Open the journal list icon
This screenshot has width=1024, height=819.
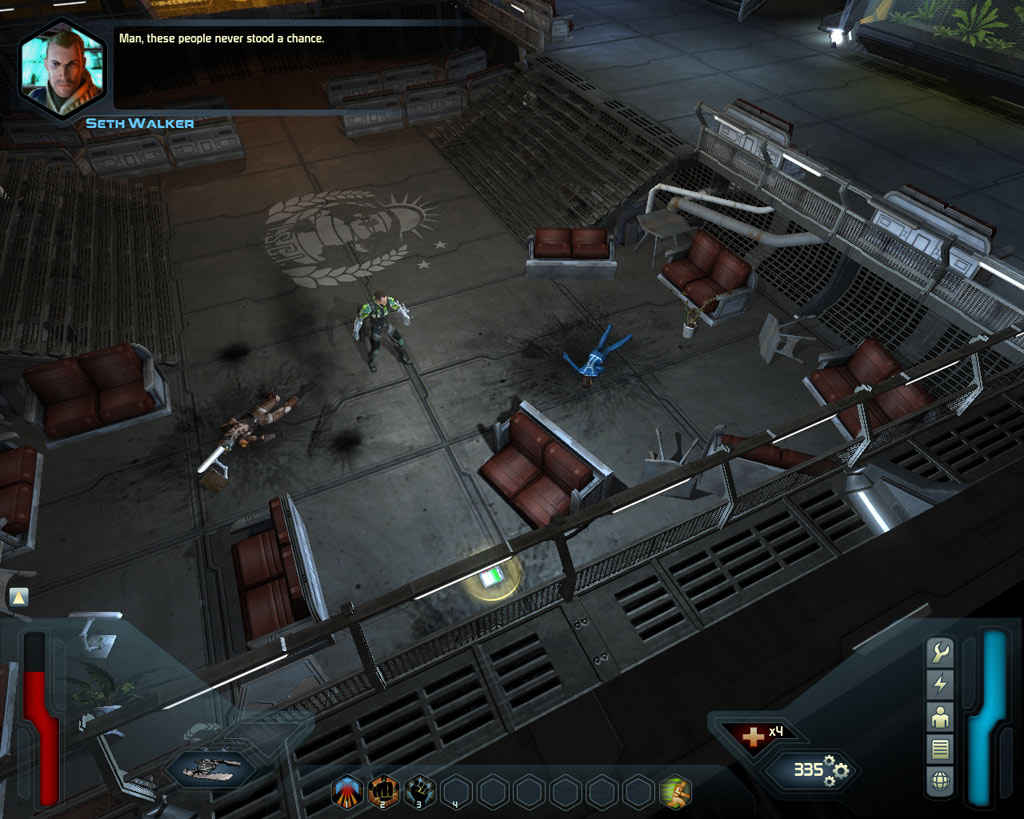click(940, 748)
